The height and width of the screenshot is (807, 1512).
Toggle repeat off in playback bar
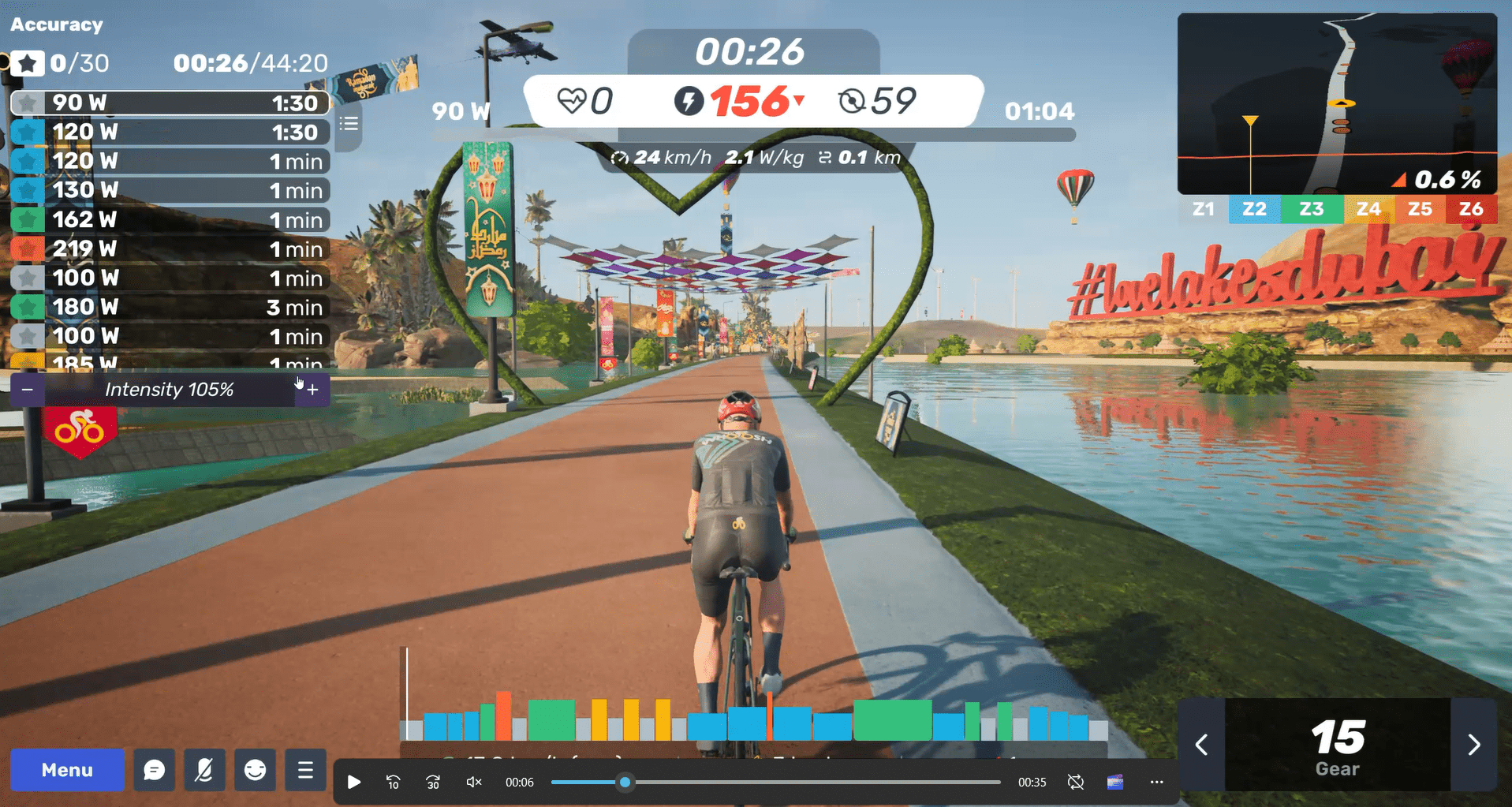click(1075, 782)
